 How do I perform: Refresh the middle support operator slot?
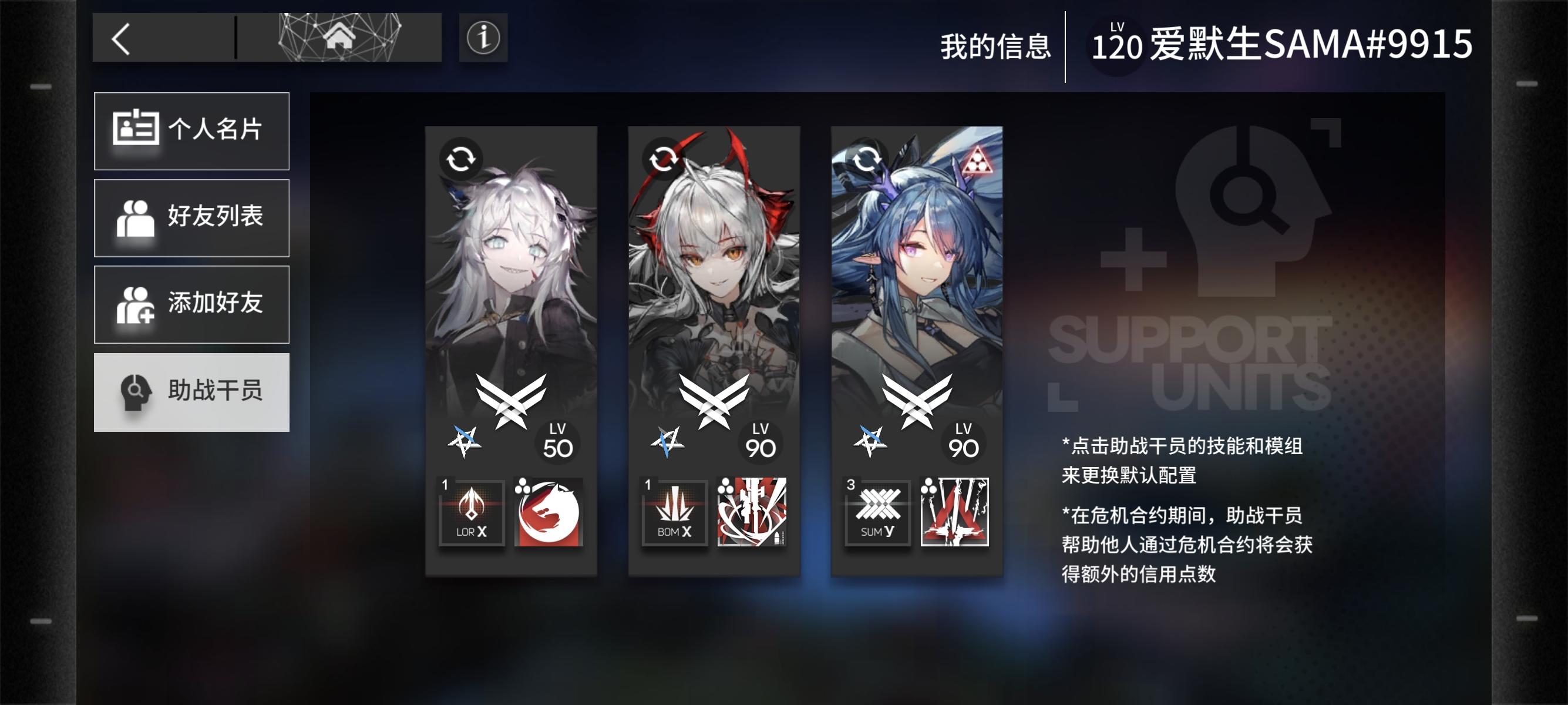click(665, 159)
